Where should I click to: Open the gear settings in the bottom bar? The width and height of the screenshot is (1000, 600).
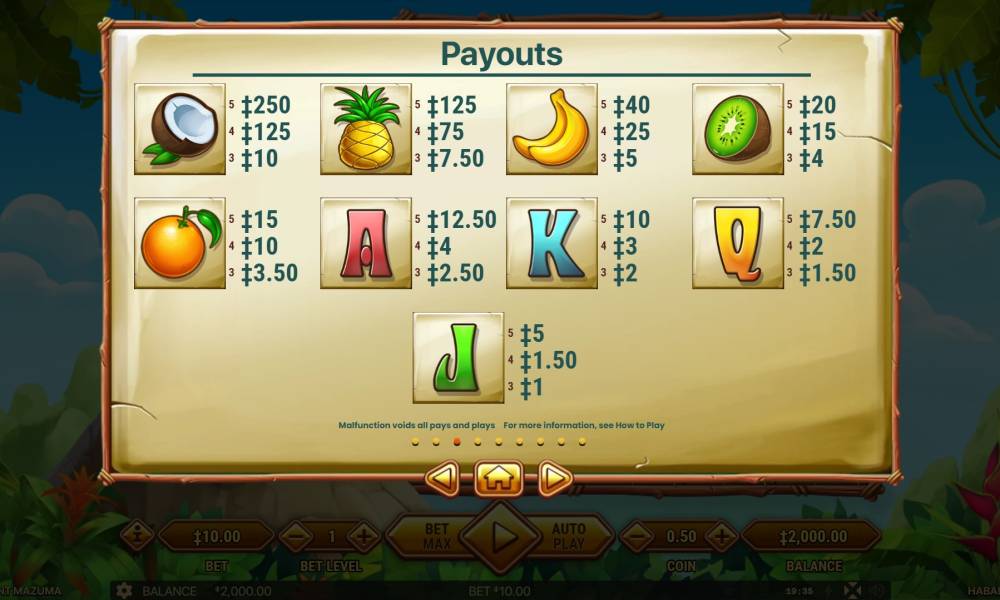(124, 590)
